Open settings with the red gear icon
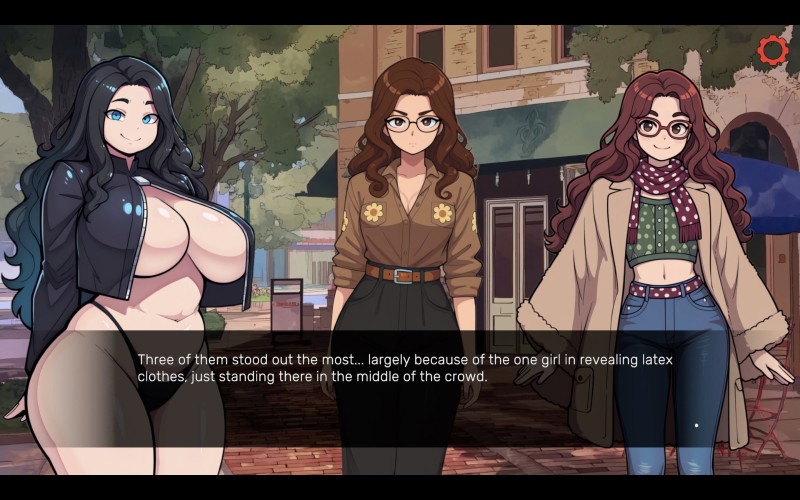The height and width of the screenshot is (500, 800). (772, 50)
